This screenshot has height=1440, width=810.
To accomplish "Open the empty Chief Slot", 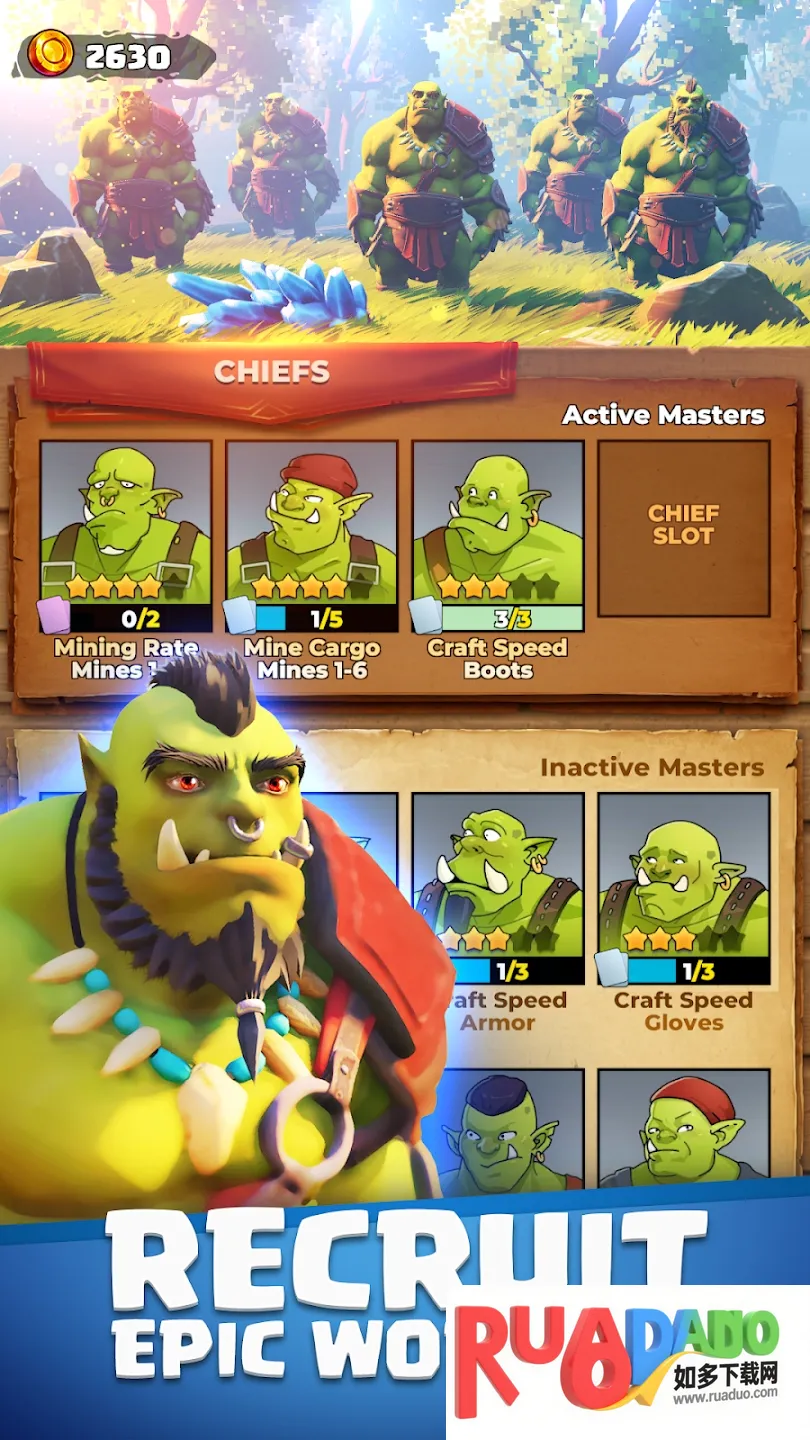I will pos(684,527).
